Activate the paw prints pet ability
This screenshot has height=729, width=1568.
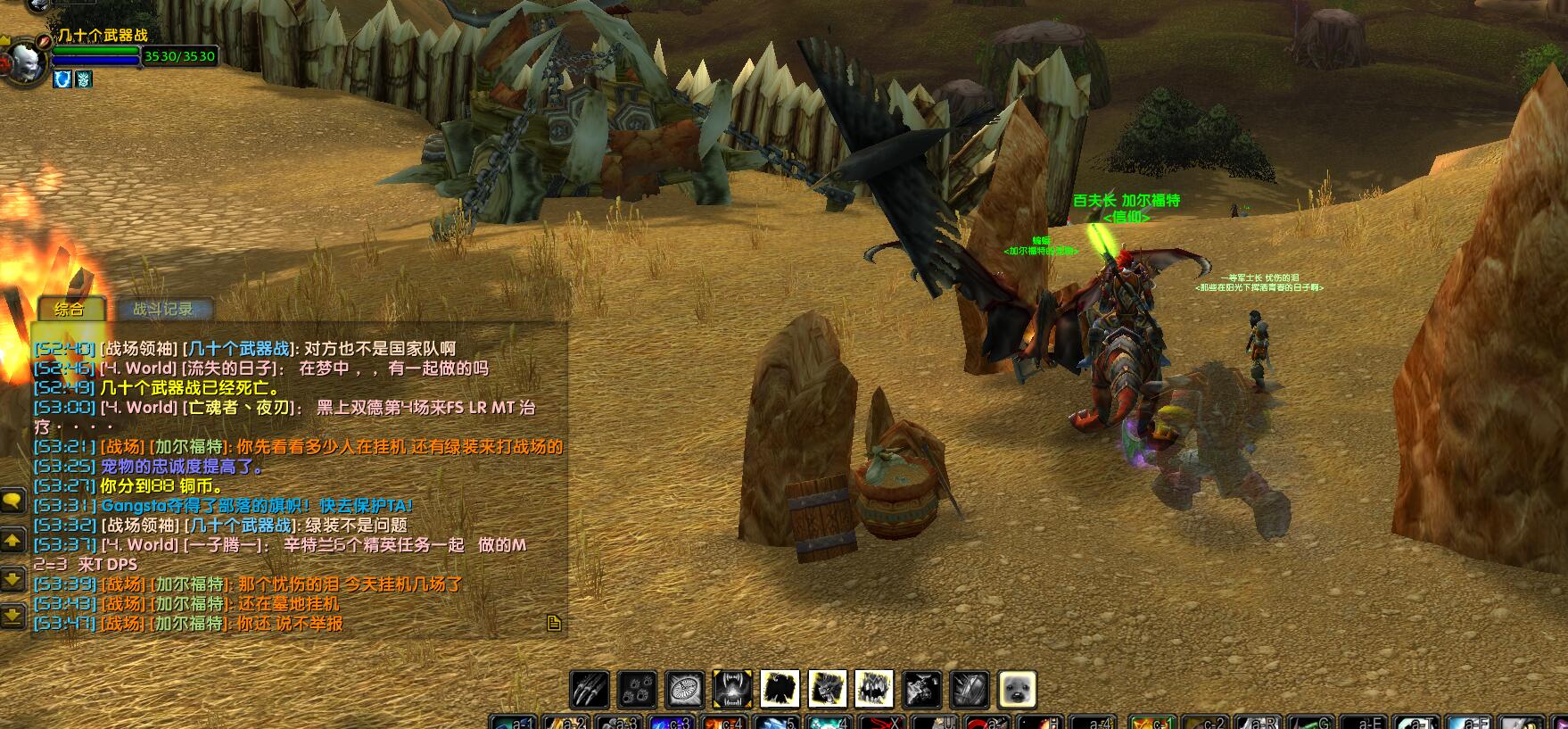(x=637, y=690)
